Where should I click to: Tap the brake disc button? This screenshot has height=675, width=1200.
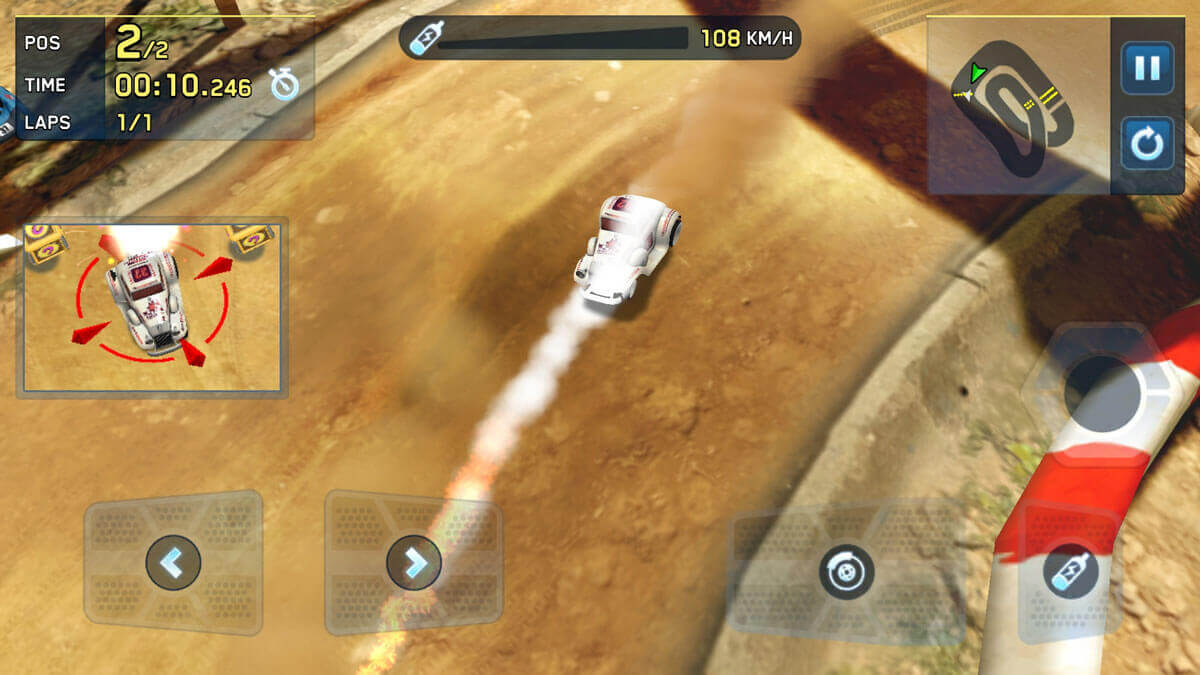[x=846, y=572]
